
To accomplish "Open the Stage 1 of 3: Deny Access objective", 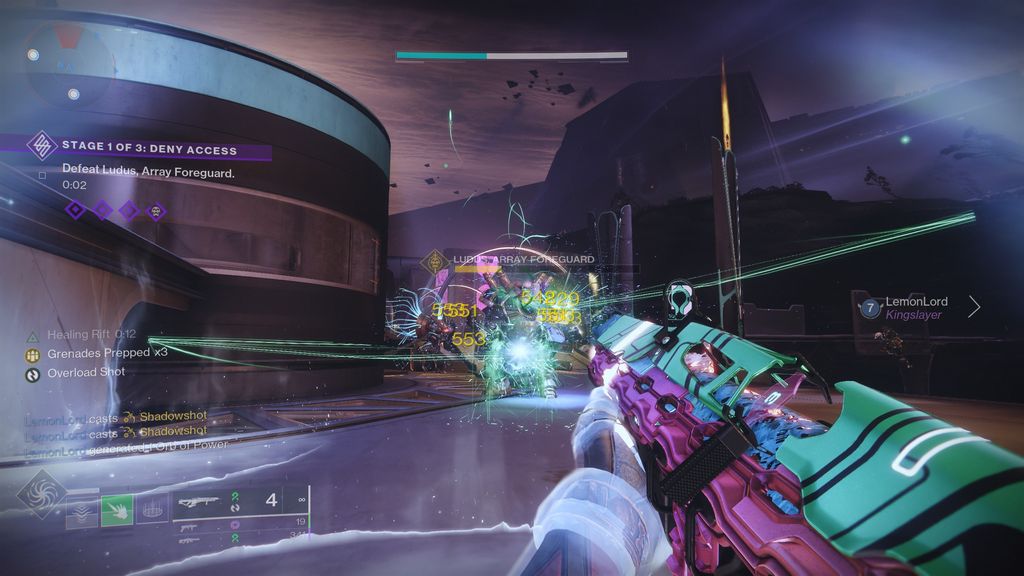I will 150,150.
